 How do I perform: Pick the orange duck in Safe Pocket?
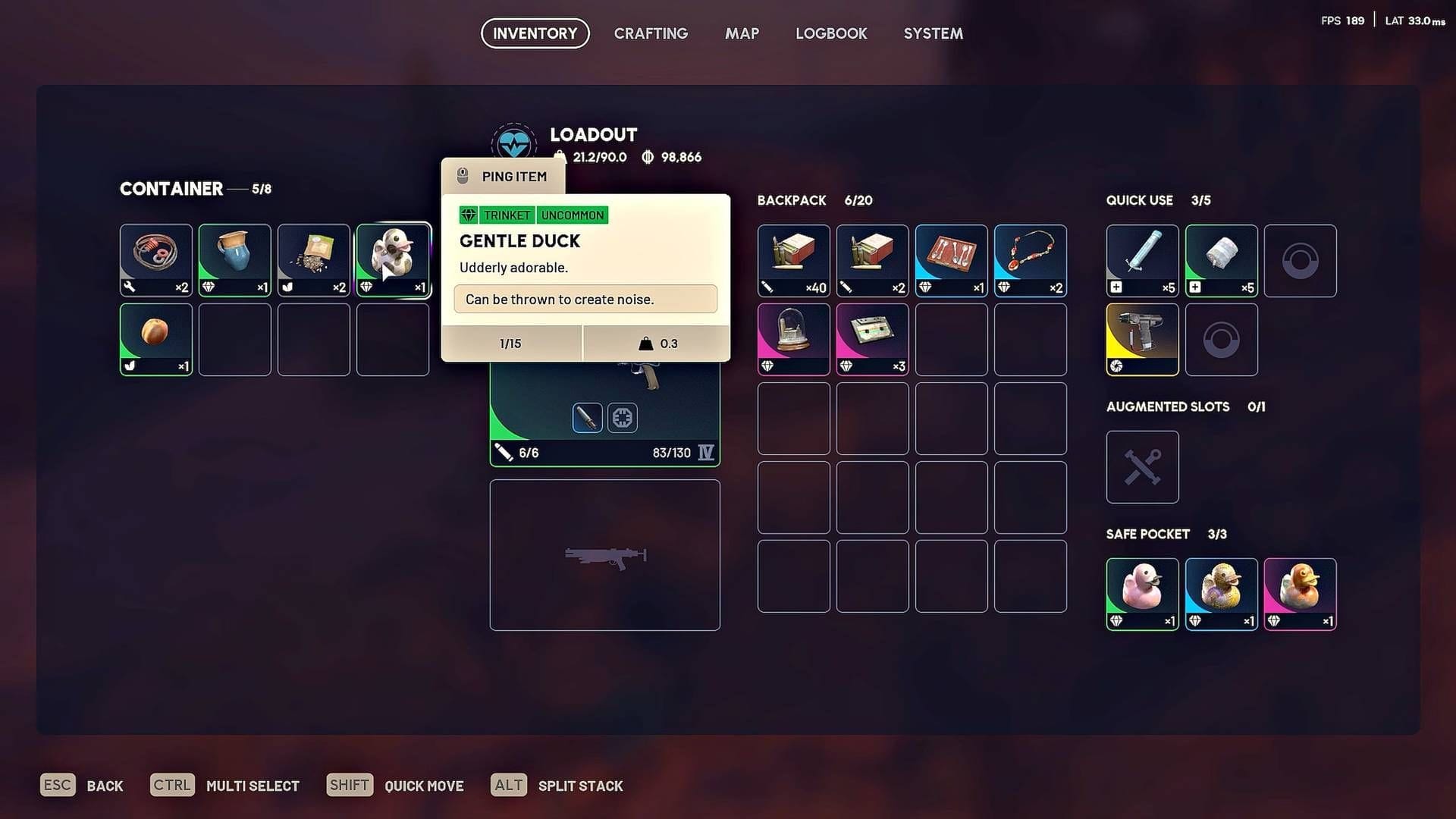coord(1300,593)
